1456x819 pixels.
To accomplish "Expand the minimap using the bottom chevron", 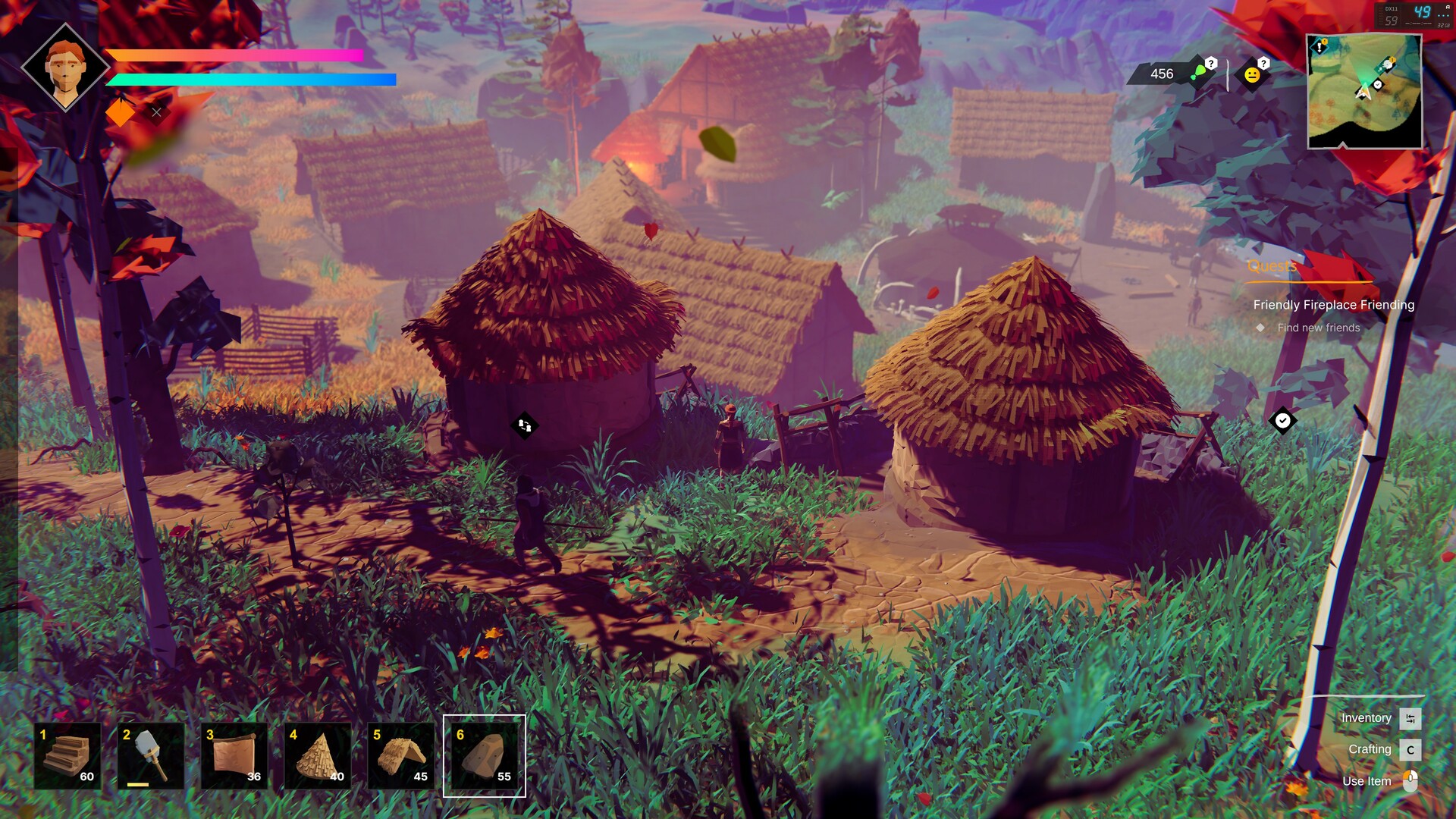I will coord(1342,145).
